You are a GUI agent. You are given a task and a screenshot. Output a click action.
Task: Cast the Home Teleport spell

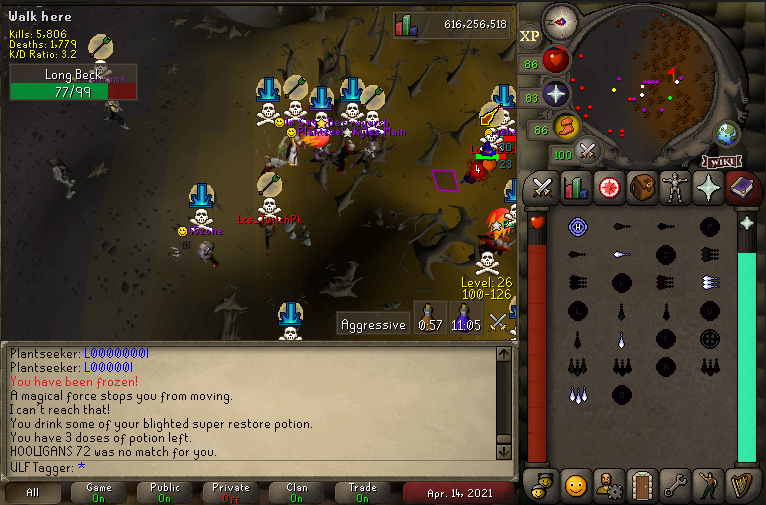577,227
